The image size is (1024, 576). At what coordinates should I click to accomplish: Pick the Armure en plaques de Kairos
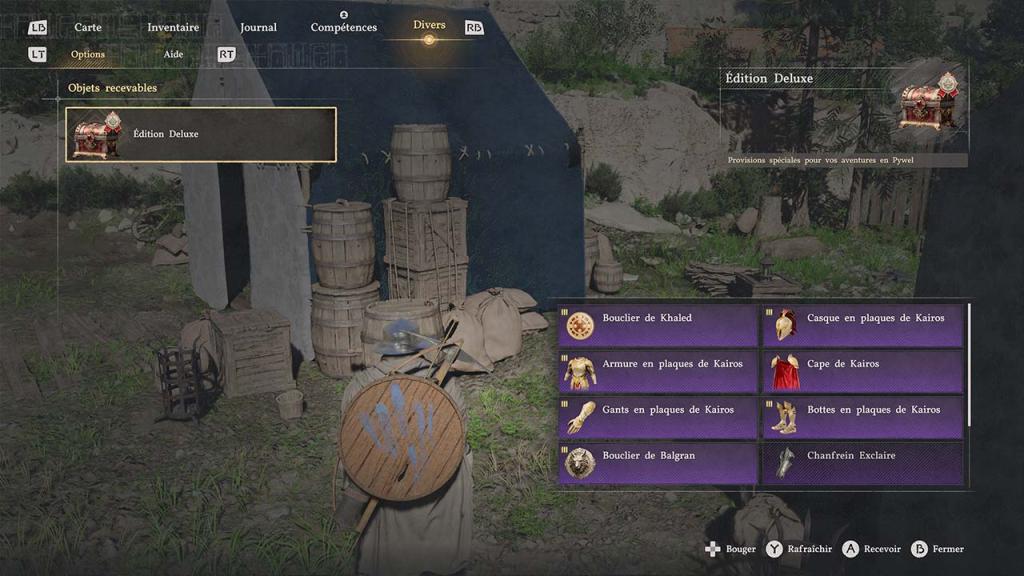[x=658, y=372]
